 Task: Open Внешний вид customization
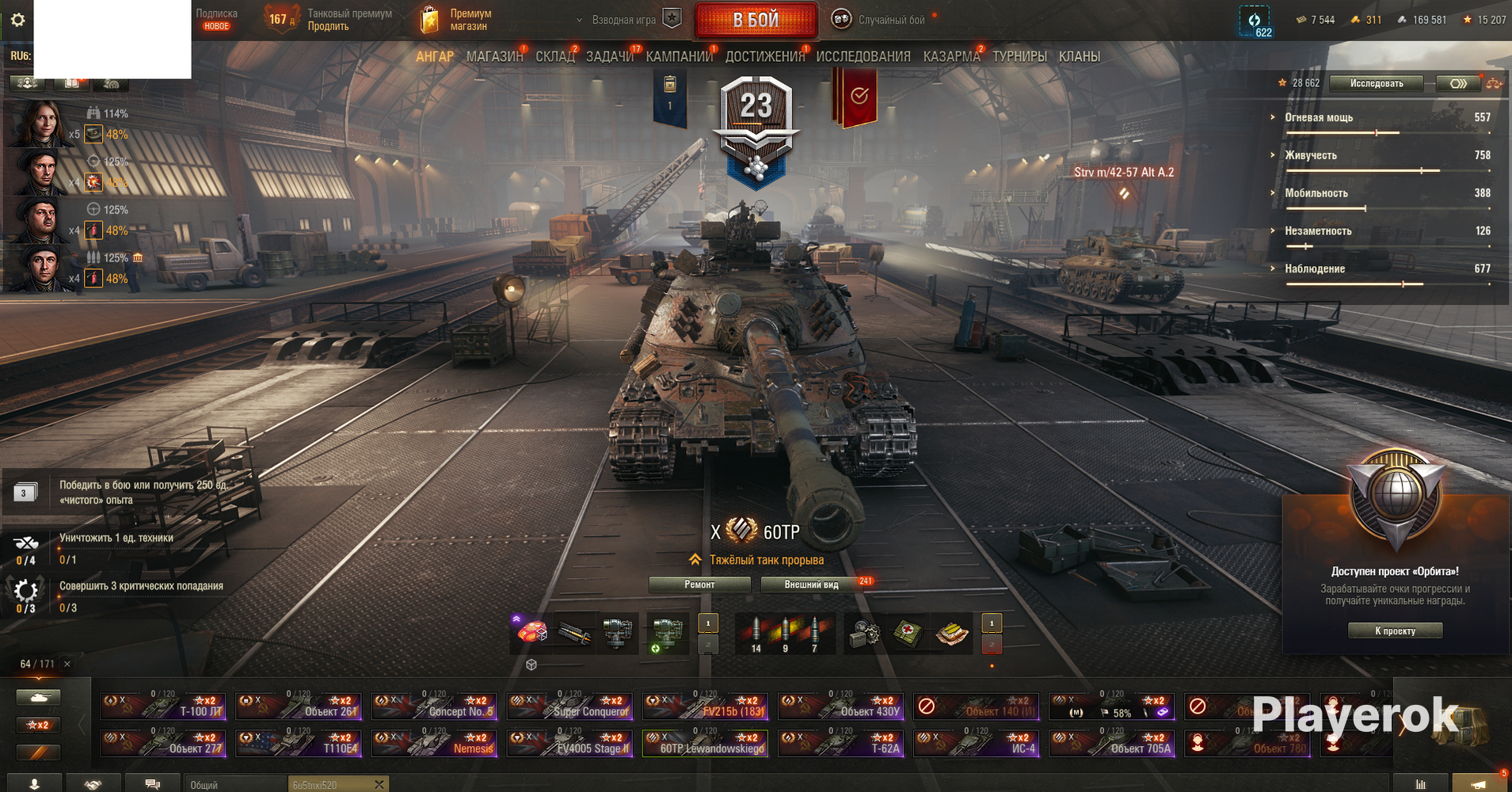[x=811, y=584]
